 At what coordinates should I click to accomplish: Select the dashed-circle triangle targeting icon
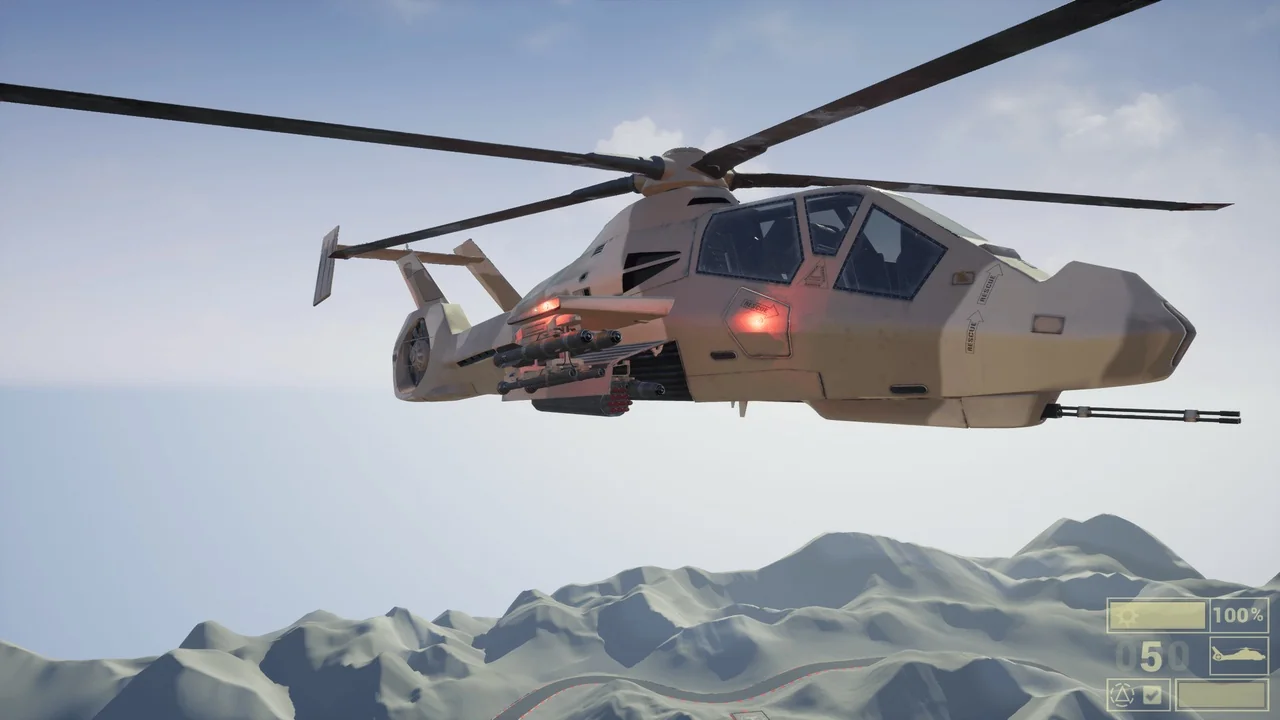click(x=1123, y=694)
